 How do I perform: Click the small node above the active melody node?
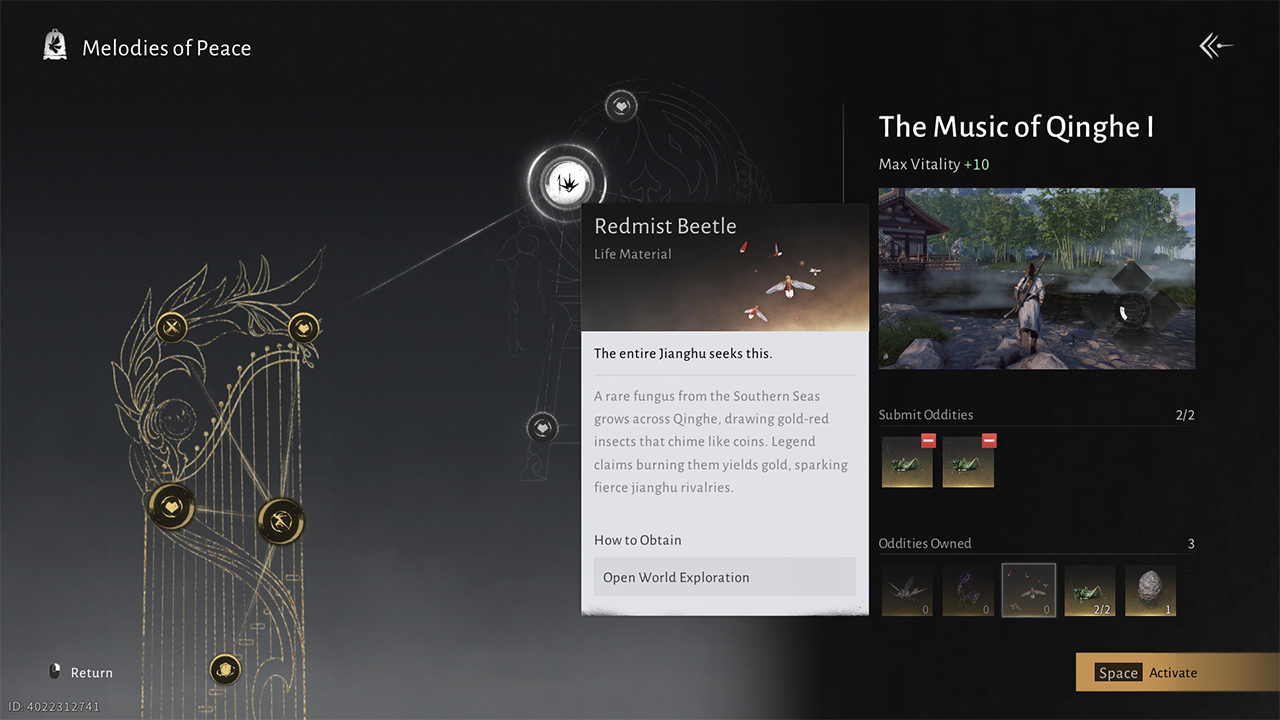click(620, 104)
